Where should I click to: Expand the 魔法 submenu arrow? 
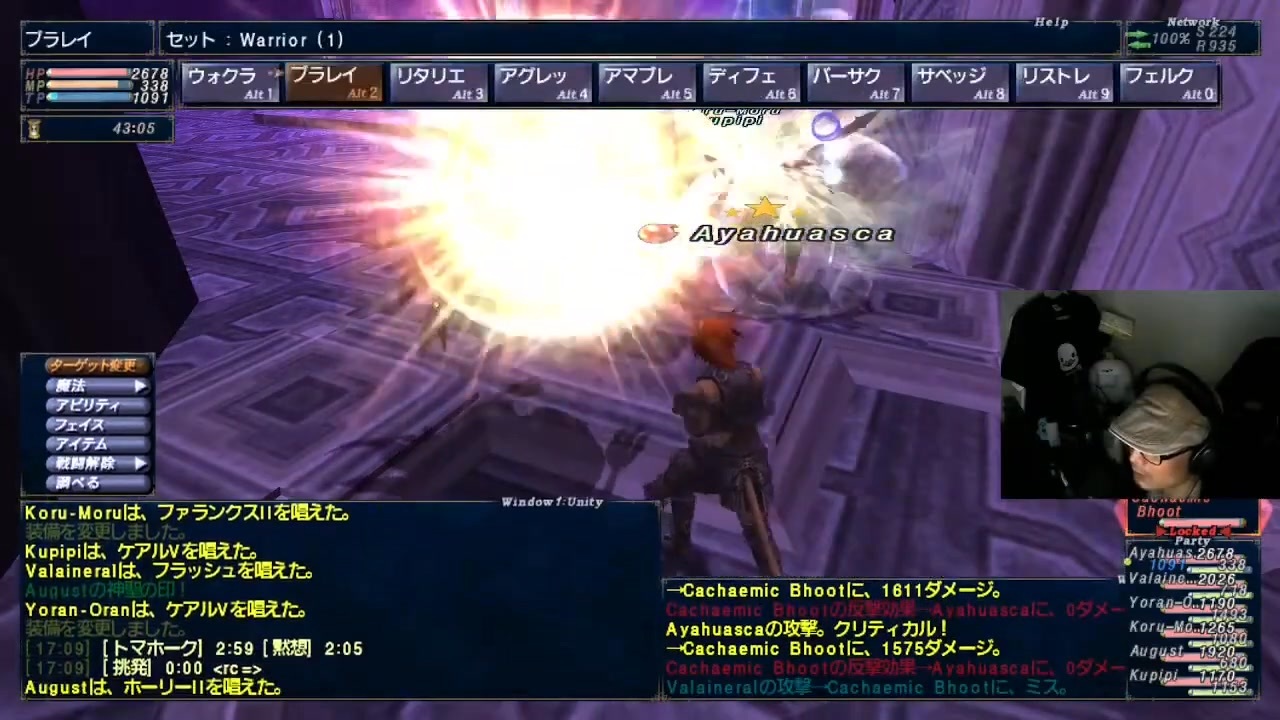[x=140, y=385]
